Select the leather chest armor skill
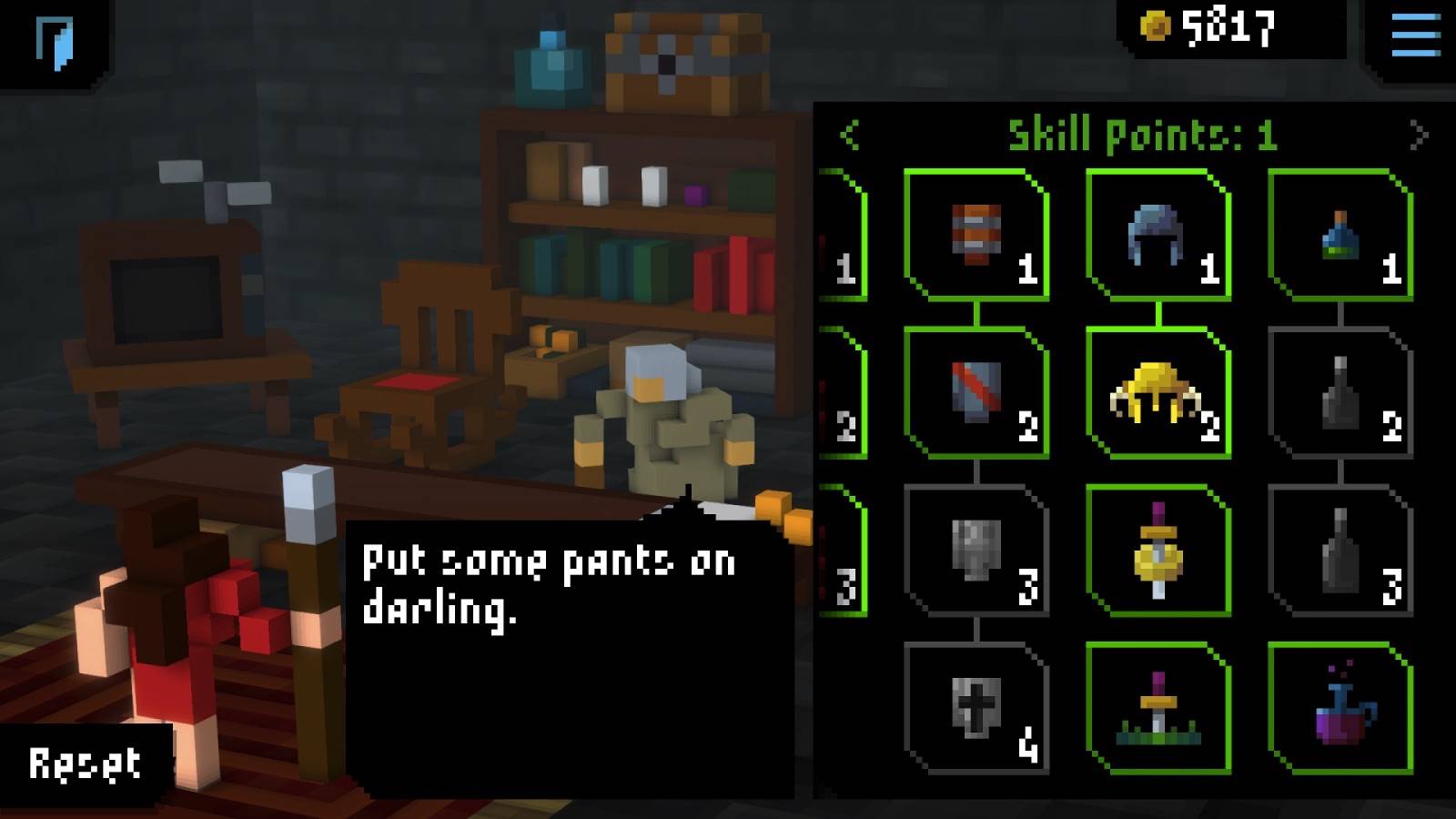Screen dimensions: 1456x819 point(976,235)
